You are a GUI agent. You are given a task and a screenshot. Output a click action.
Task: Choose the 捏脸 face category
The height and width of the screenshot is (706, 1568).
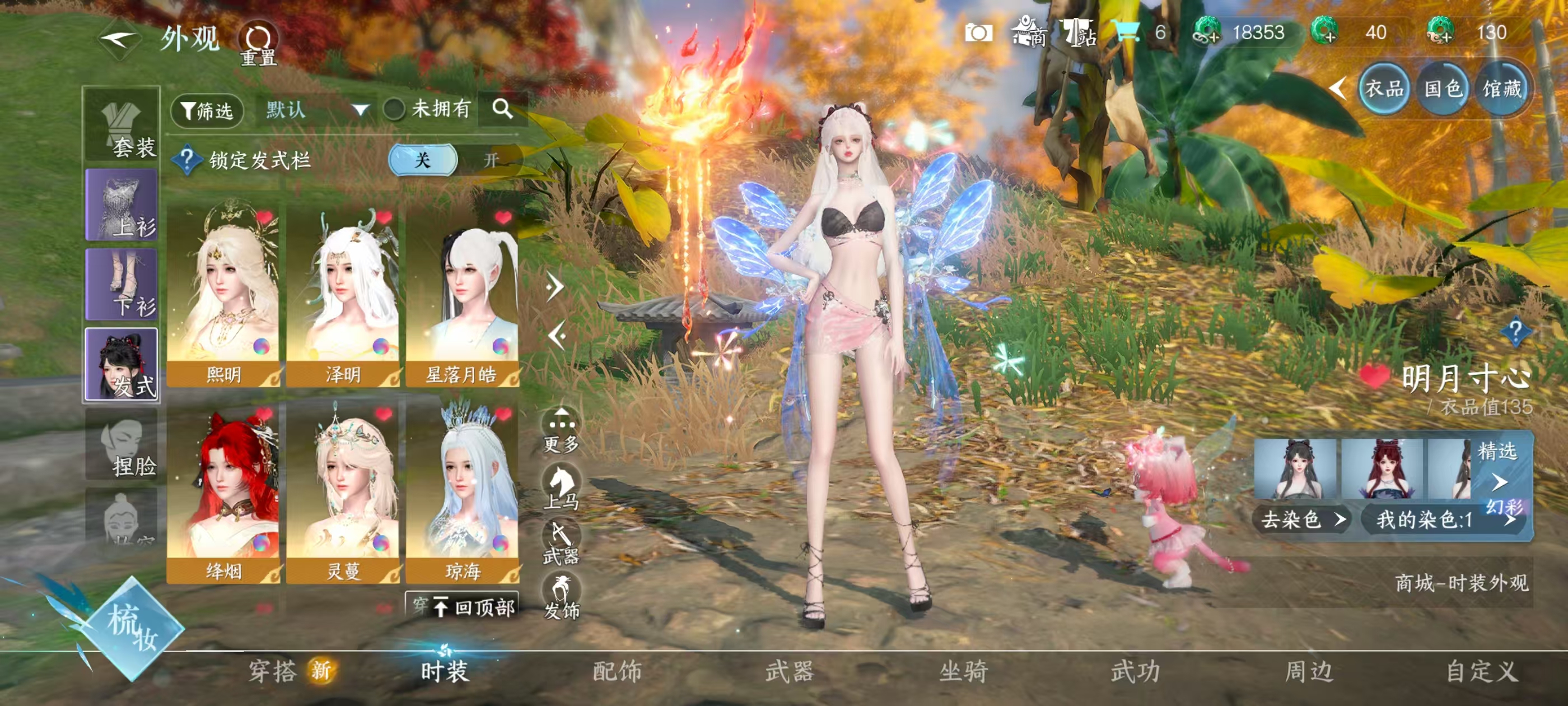[122, 445]
